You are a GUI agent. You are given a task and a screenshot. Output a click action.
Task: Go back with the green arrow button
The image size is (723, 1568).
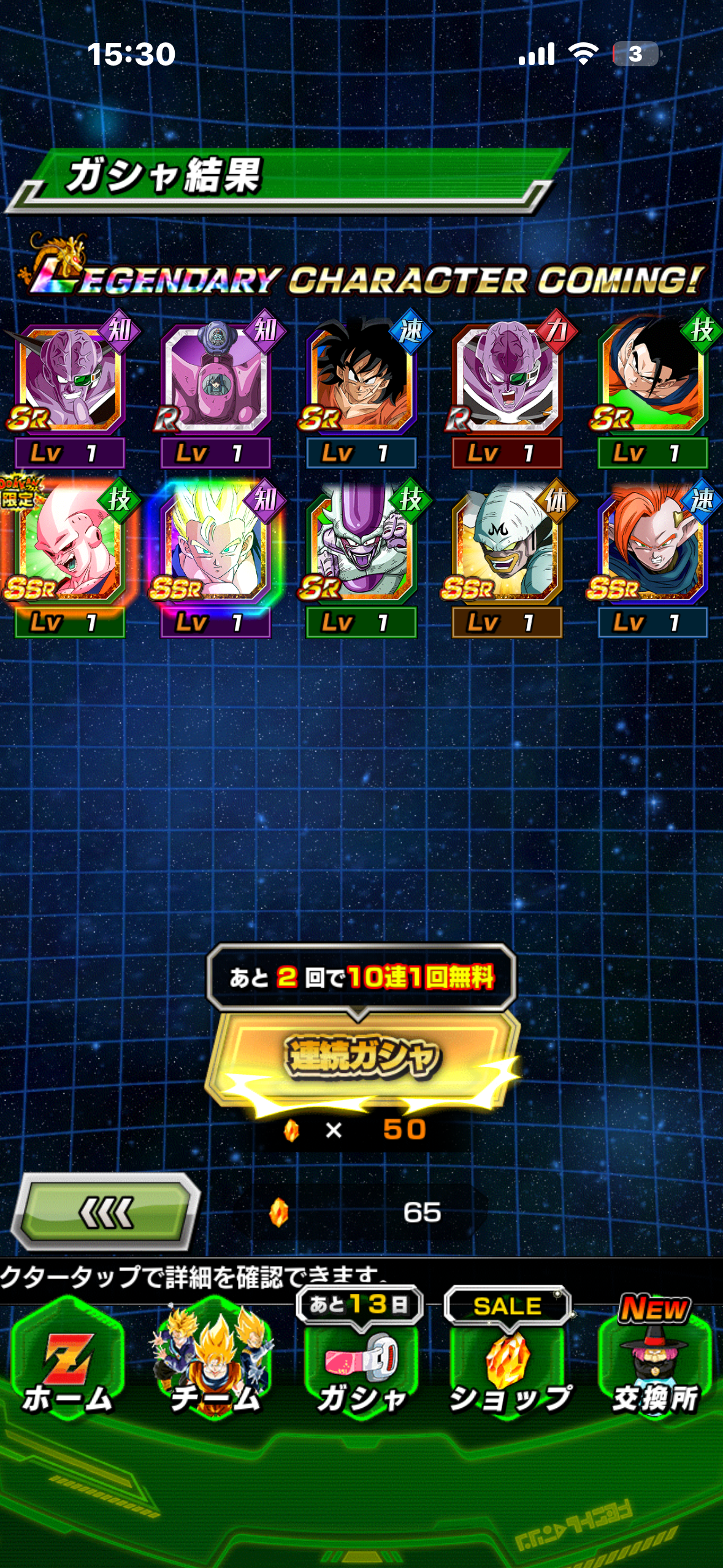(x=105, y=1212)
